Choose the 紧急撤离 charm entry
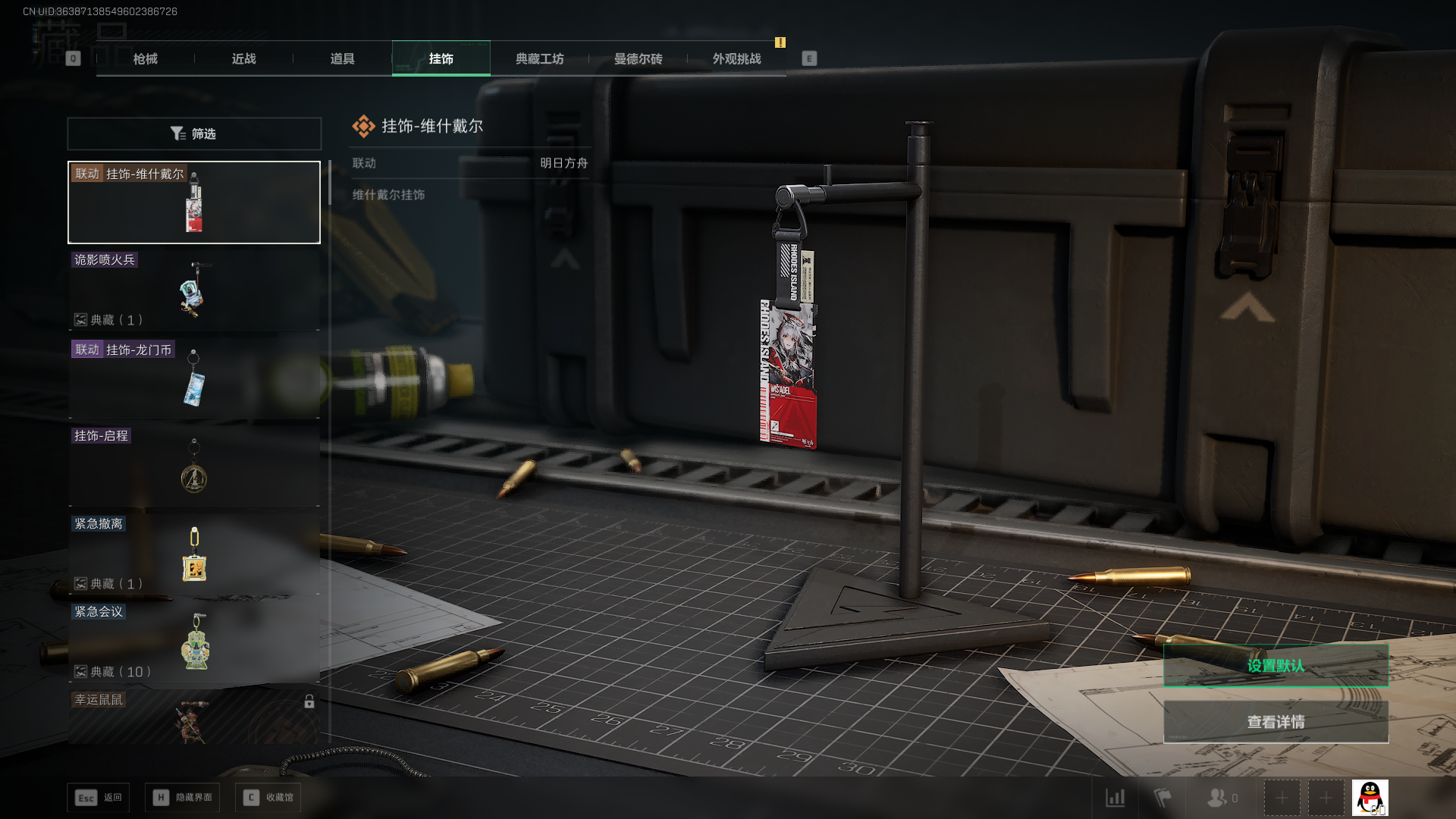 point(194,554)
